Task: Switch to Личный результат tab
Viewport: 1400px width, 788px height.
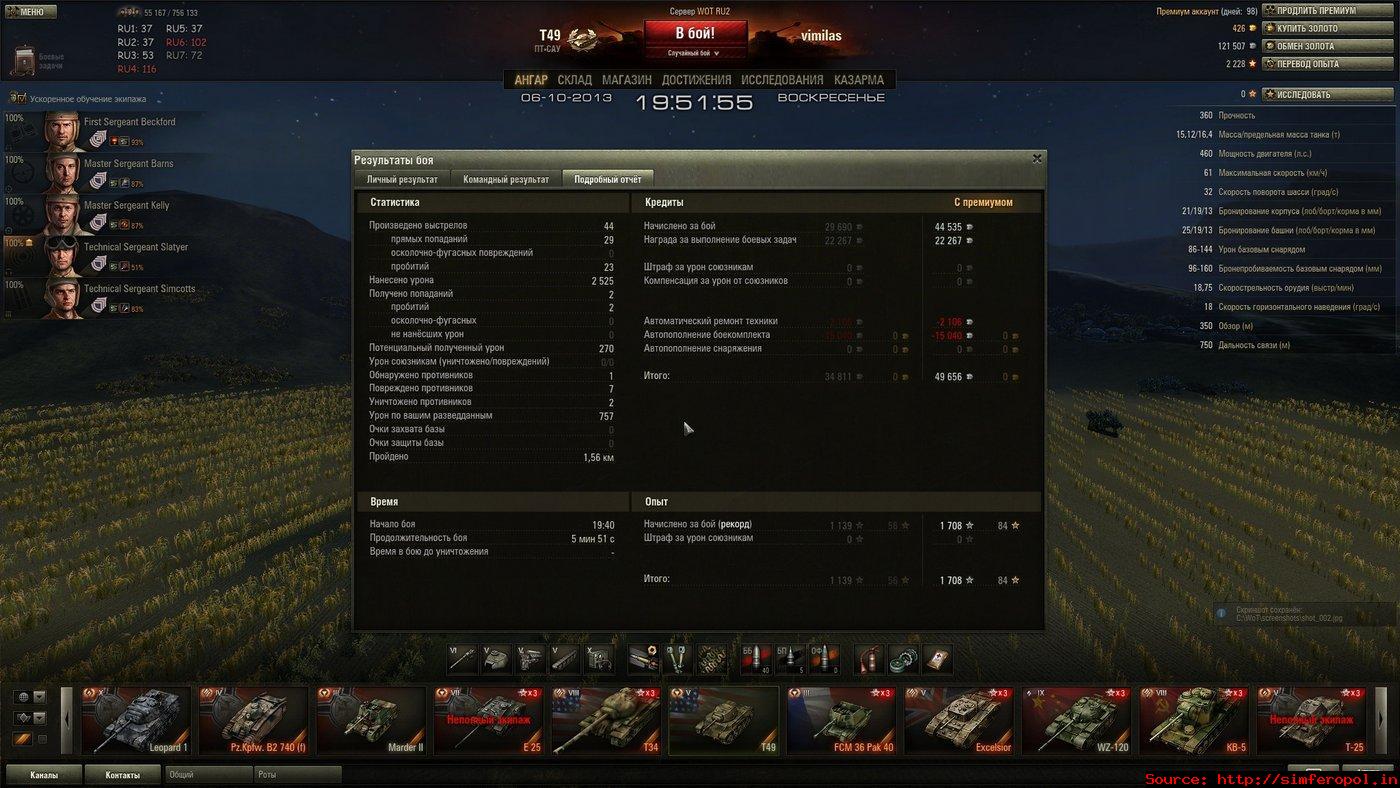Action: coord(402,179)
